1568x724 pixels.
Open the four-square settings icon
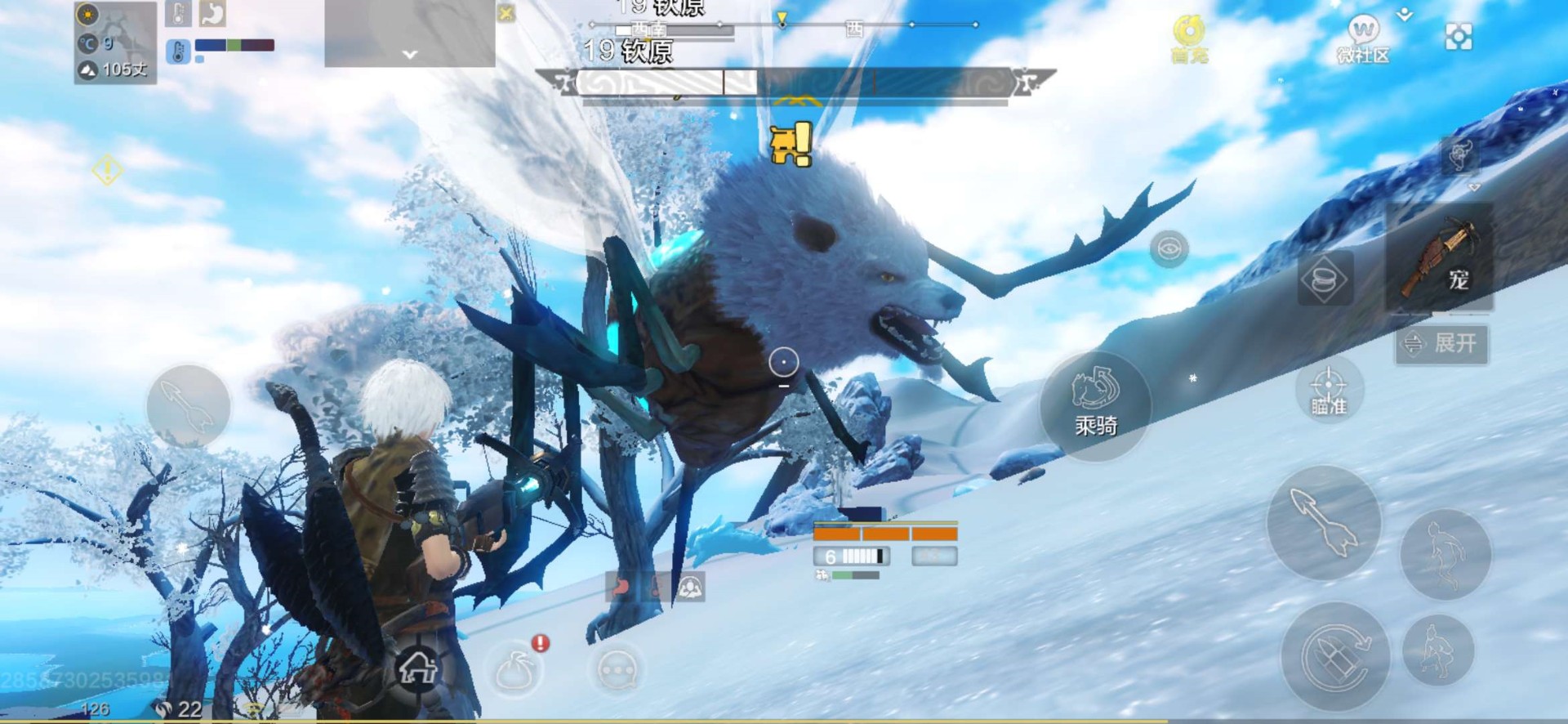click(1459, 37)
